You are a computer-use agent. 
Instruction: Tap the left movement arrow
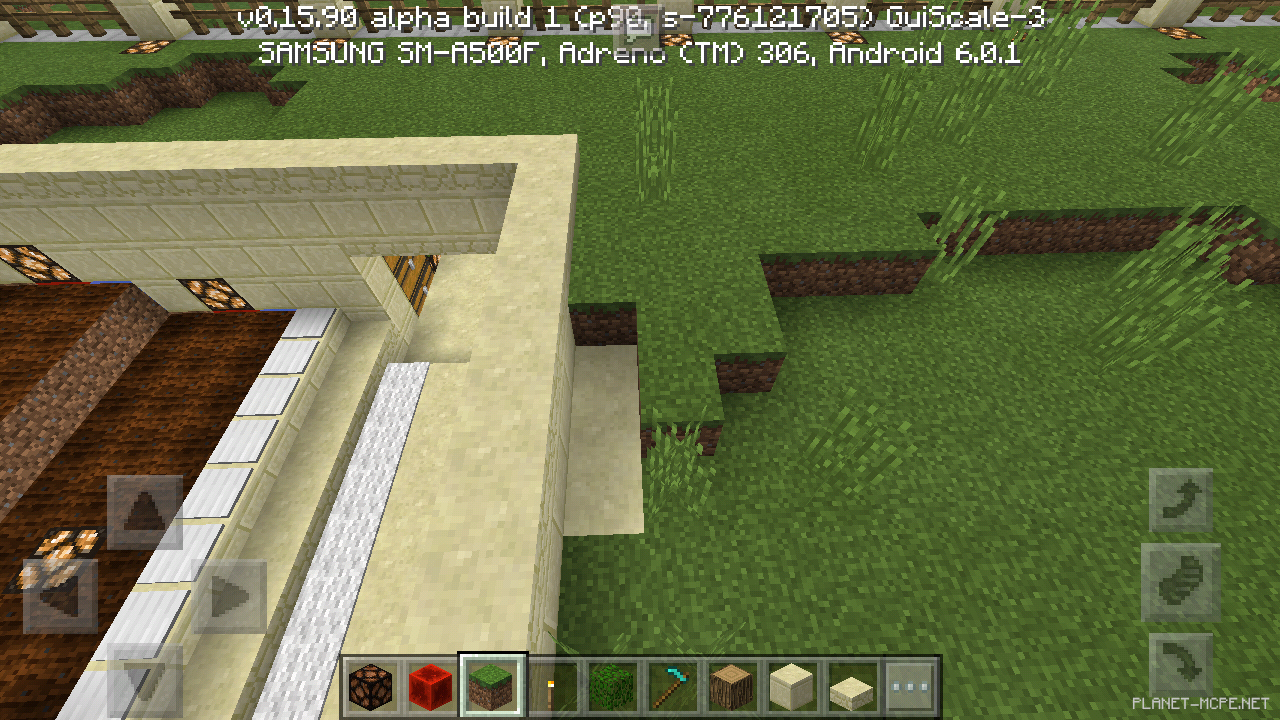click(x=62, y=595)
